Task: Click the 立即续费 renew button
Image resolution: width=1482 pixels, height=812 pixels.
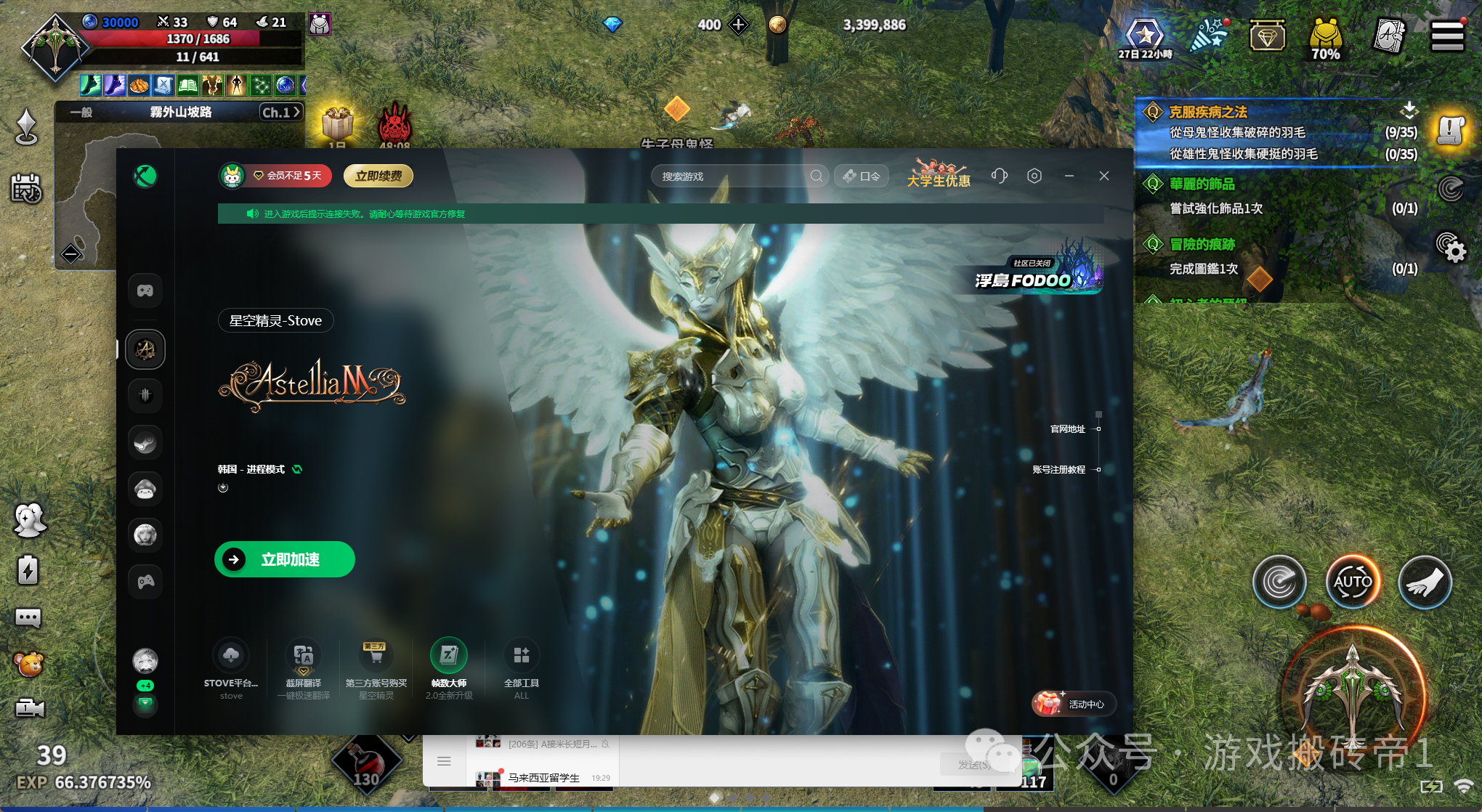Action: click(x=378, y=176)
